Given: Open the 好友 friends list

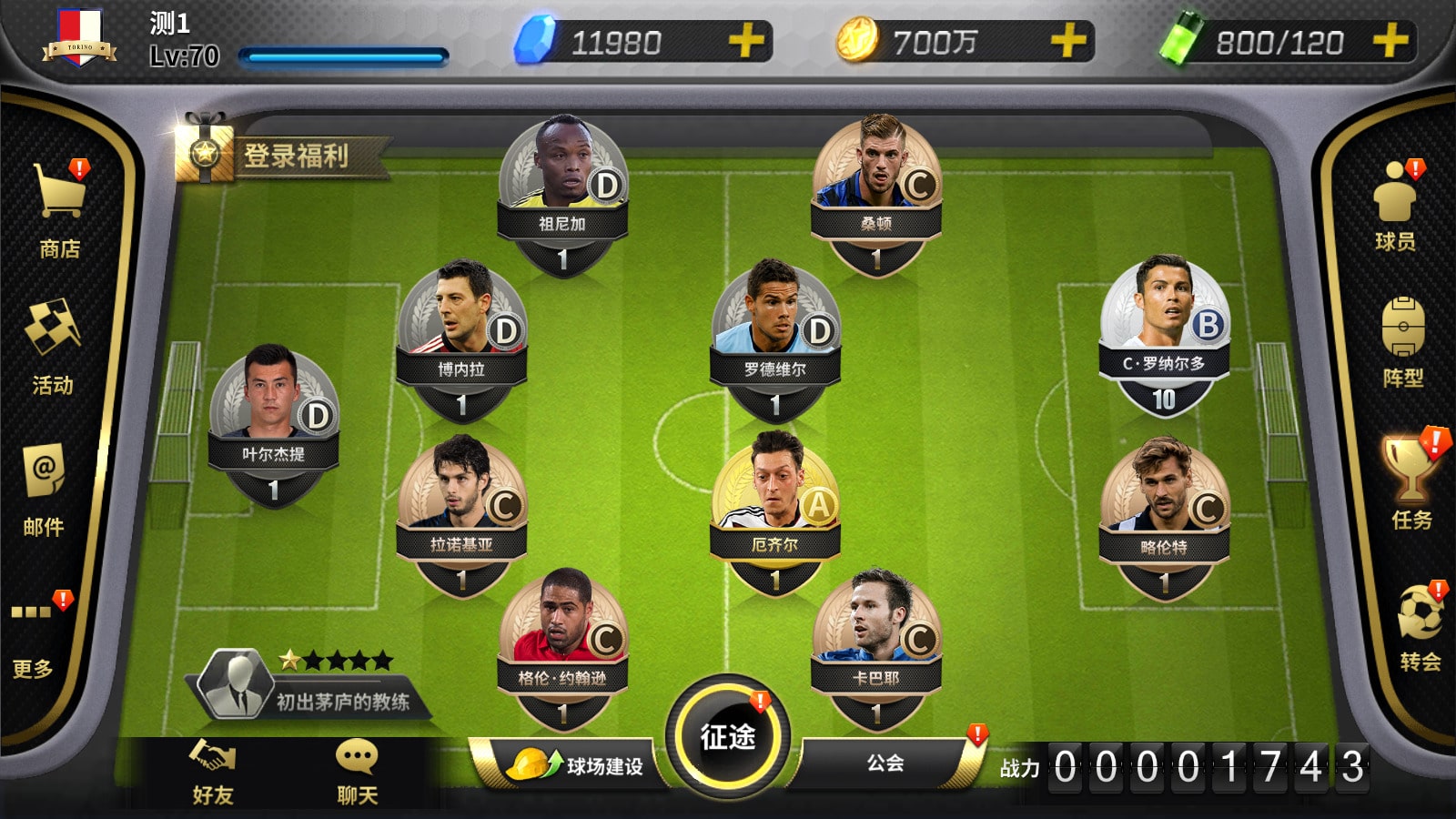Looking at the screenshot, I should [213, 773].
